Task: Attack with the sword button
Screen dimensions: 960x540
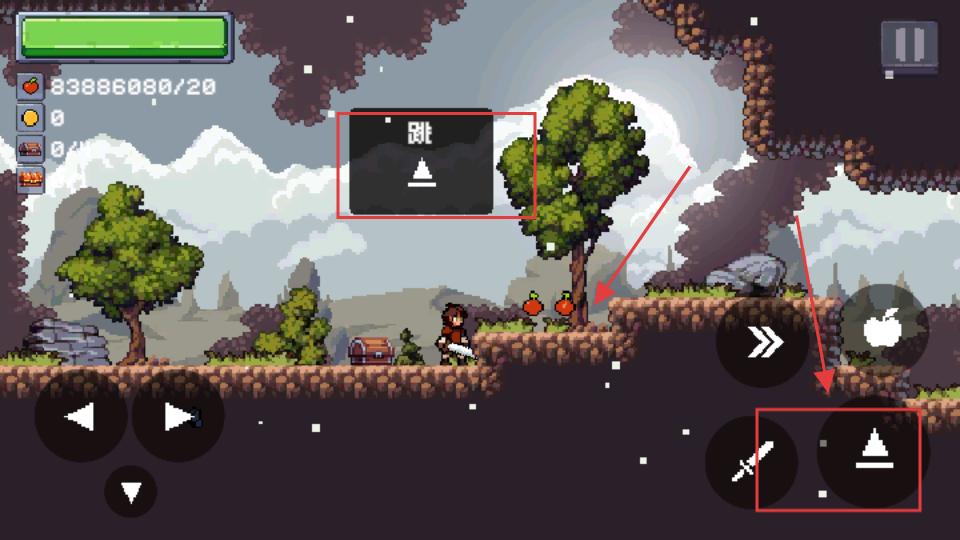Action: 750,463
